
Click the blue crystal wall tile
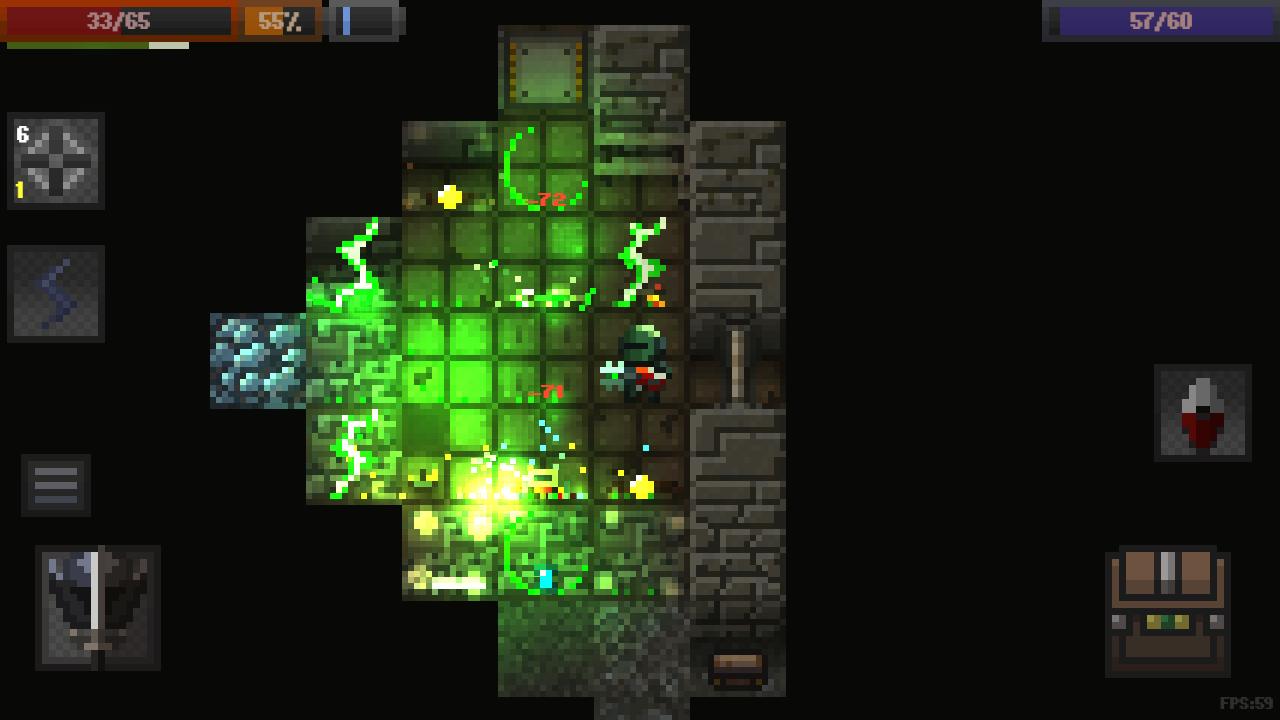point(255,360)
